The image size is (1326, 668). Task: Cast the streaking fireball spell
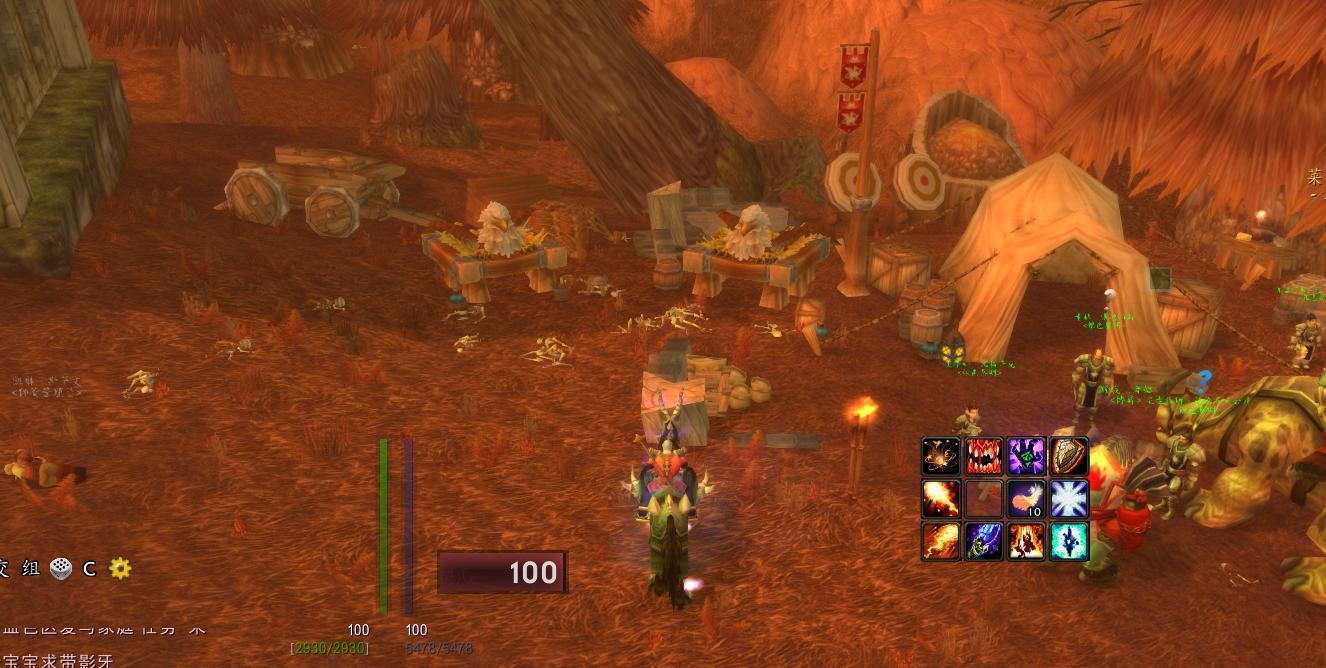(x=941, y=541)
